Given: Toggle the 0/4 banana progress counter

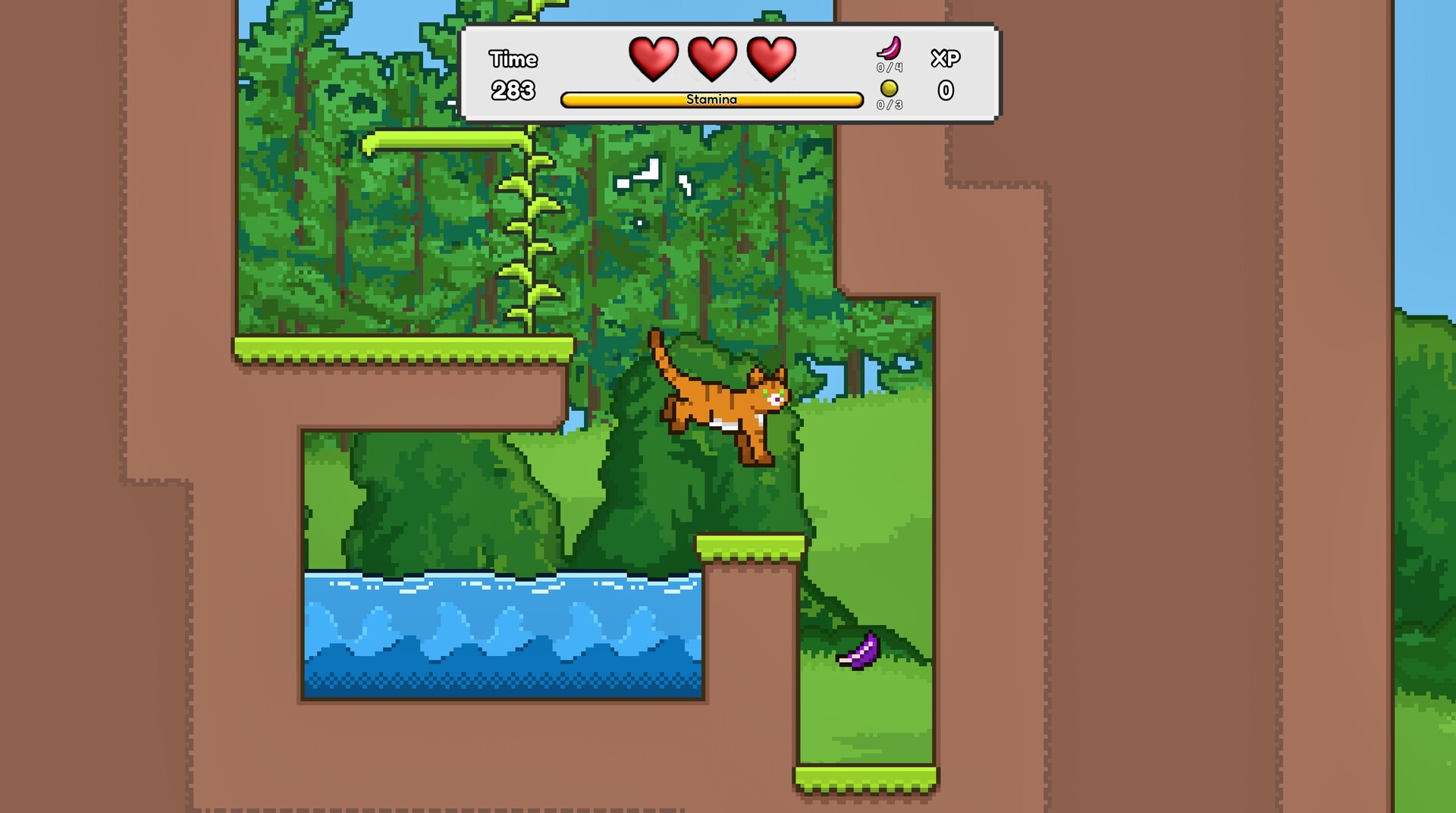Looking at the screenshot, I should coord(889,68).
